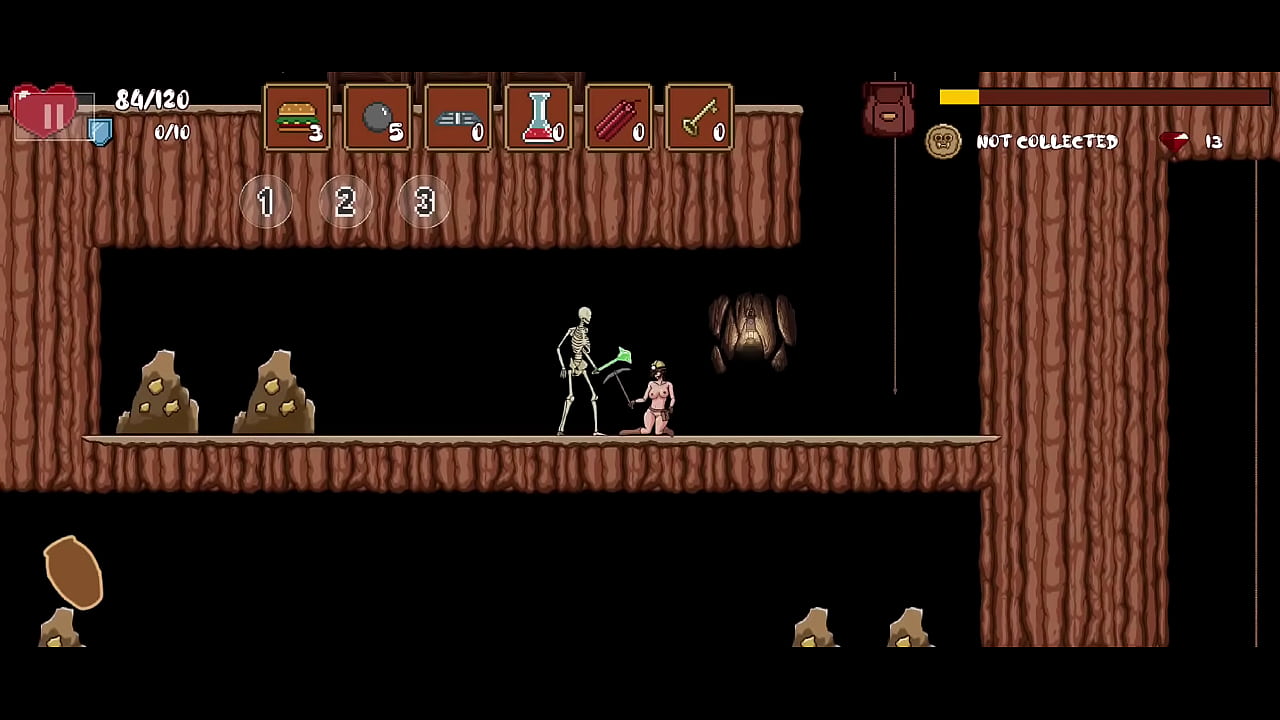1280x720 pixels.
Task: Select the bomb item slot
Action: tap(377, 118)
